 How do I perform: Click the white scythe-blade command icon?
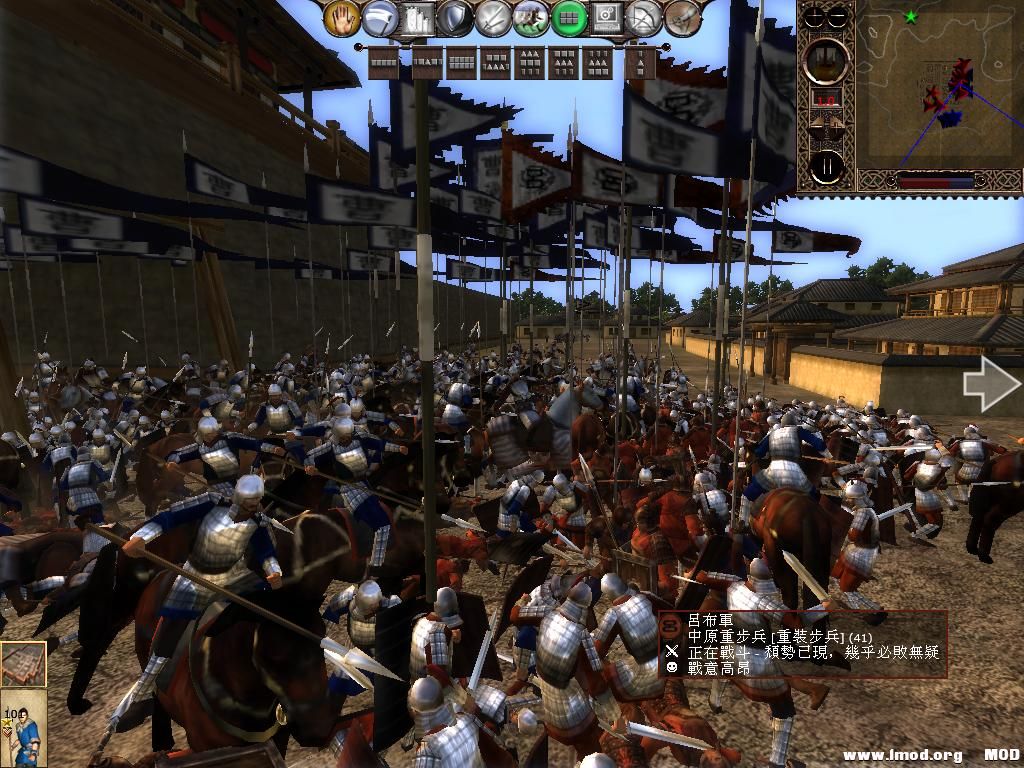[380, 17]
